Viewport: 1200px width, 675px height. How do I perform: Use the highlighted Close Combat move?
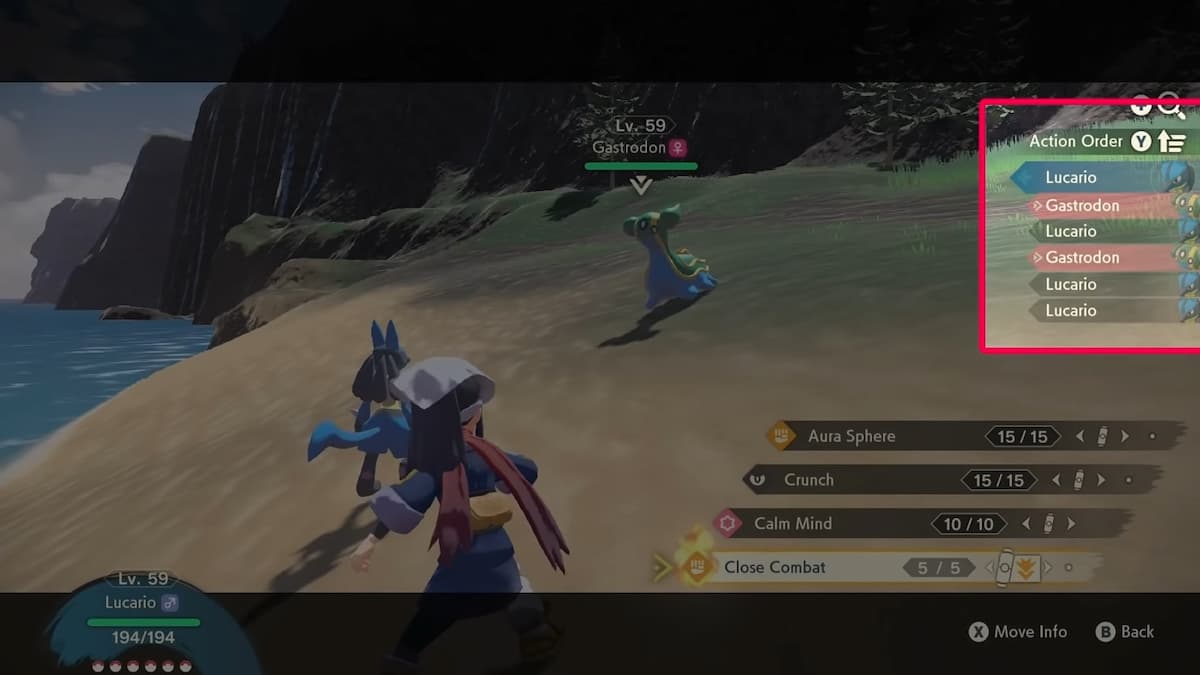point(775,567)
